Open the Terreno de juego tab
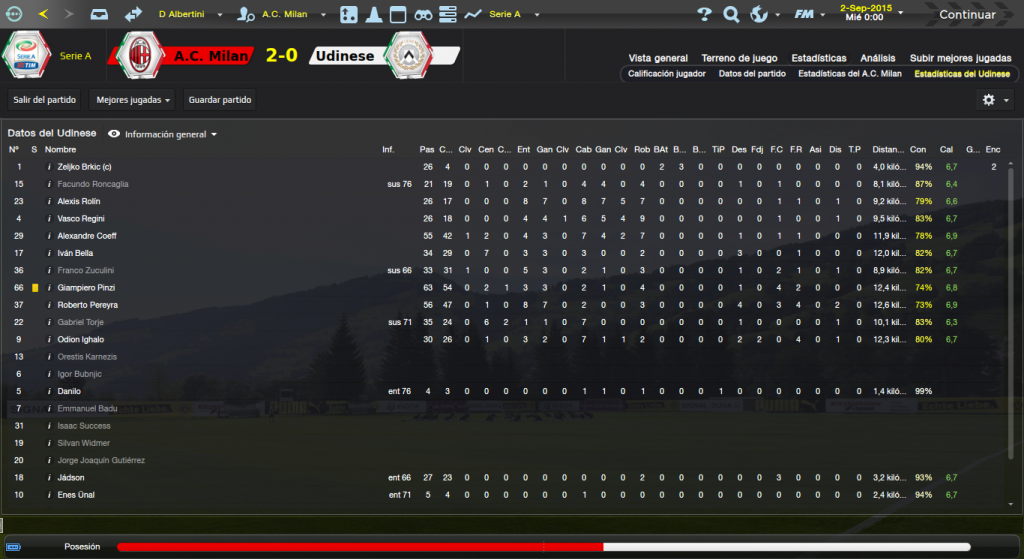This screenshot has height=559, width=1024. pos(739,58)
